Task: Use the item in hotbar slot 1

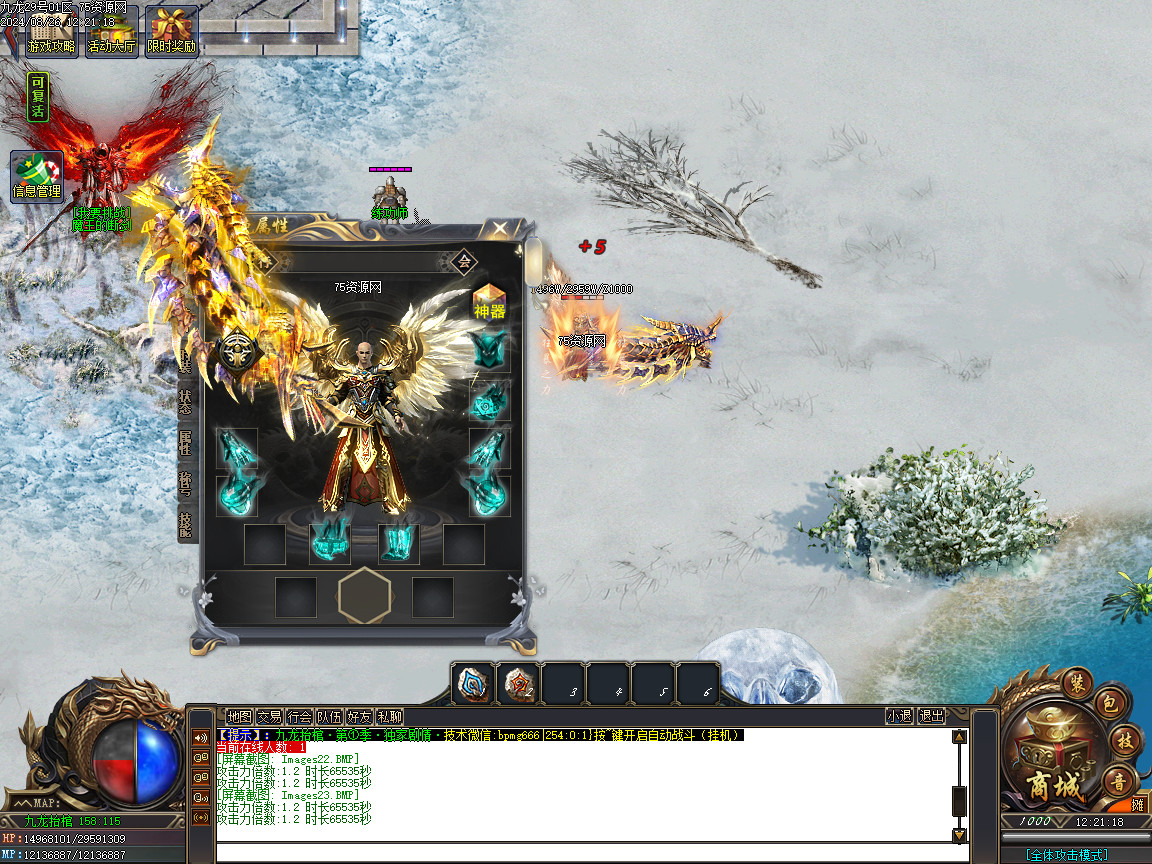Action: (x=471, y=684)
